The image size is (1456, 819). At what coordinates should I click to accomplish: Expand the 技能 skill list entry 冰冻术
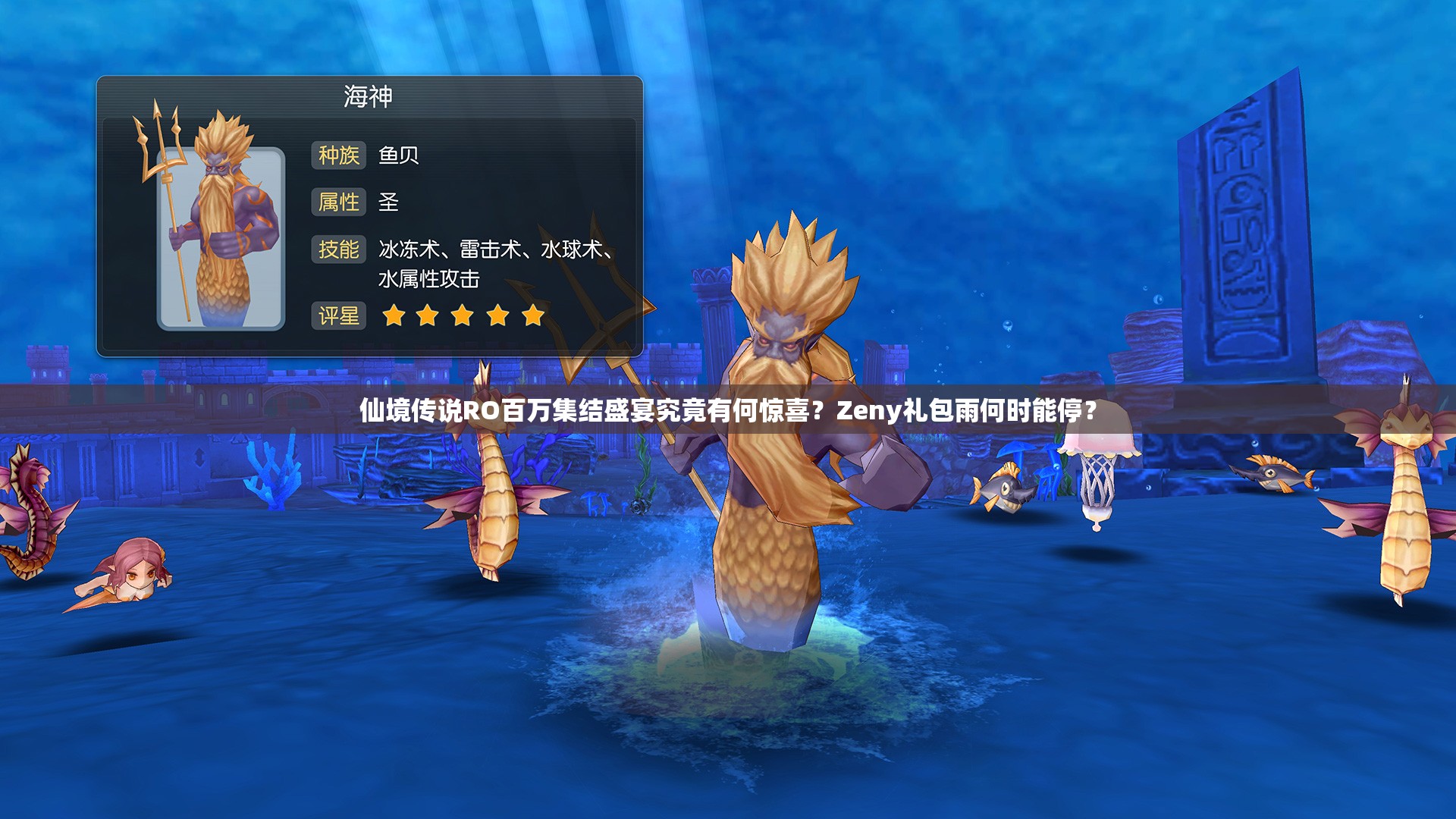(410, 250)
